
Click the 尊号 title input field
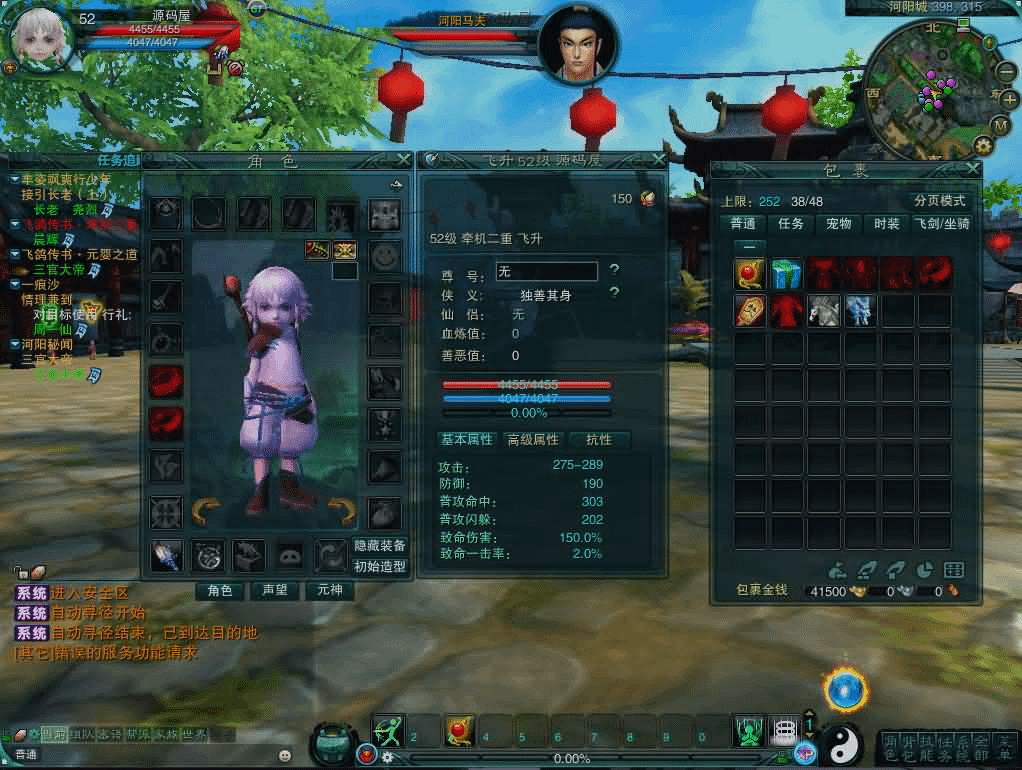pyautogui.click(x=547, y=271)
